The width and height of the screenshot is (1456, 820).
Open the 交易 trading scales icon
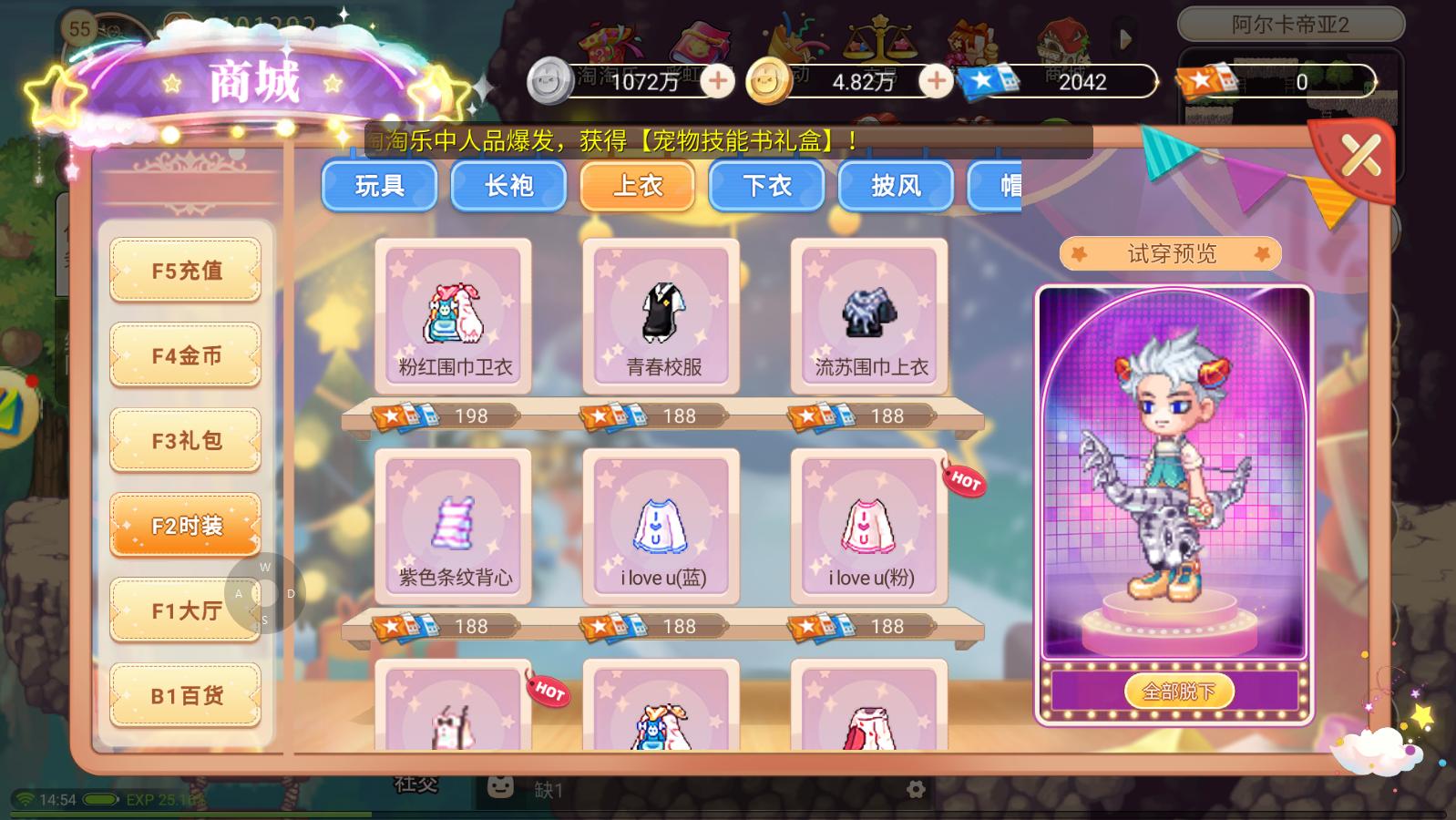pos(877,38)
